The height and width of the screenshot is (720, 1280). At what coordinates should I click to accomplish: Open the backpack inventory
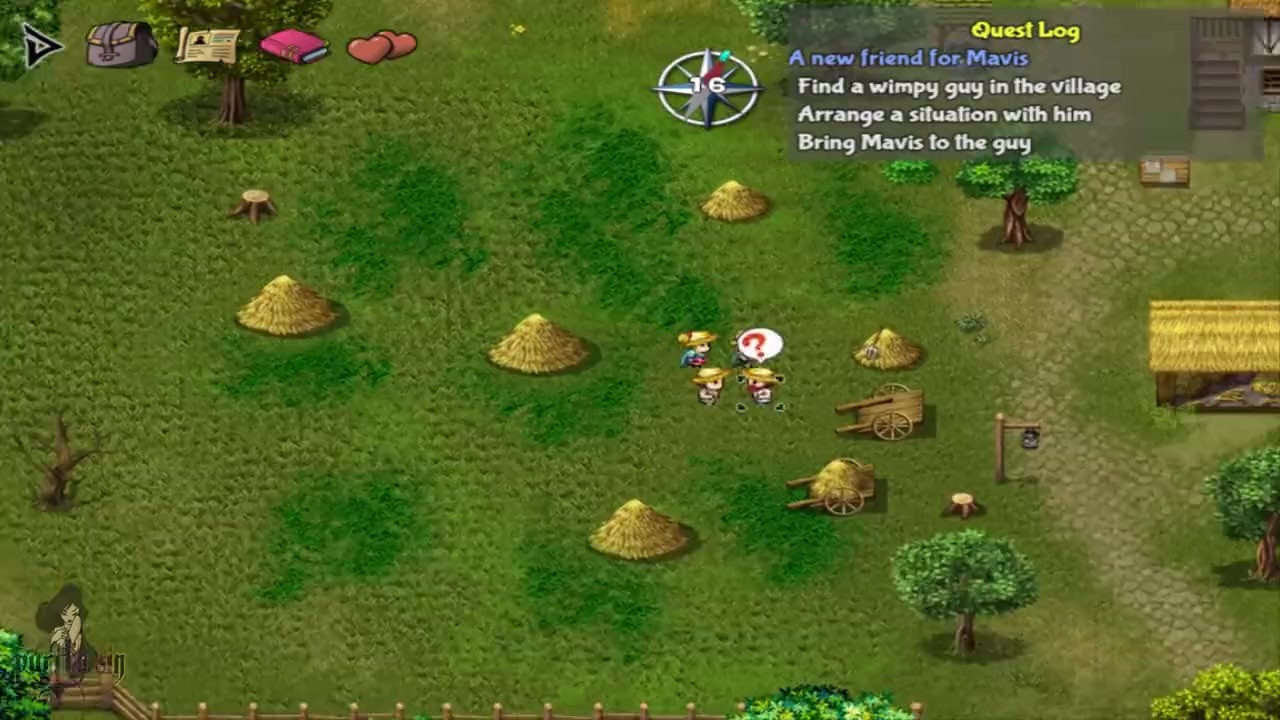(120, 45)
